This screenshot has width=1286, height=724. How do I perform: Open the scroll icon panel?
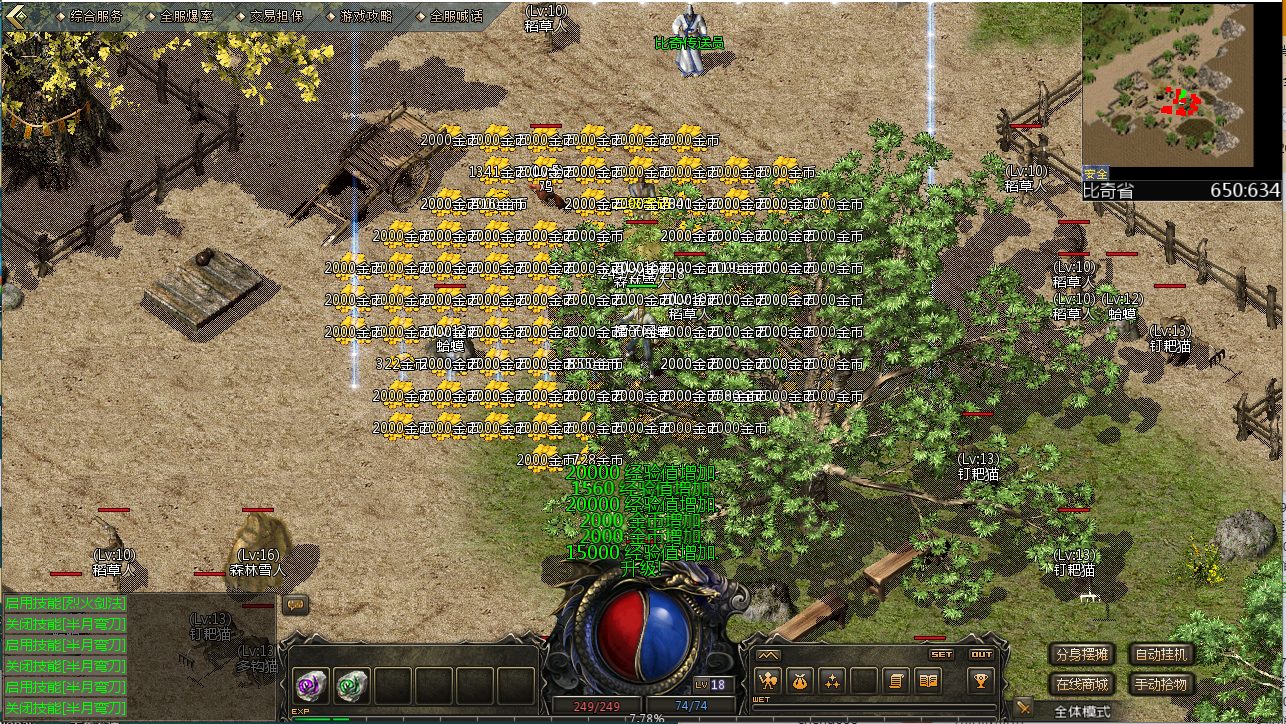point(897,681)
